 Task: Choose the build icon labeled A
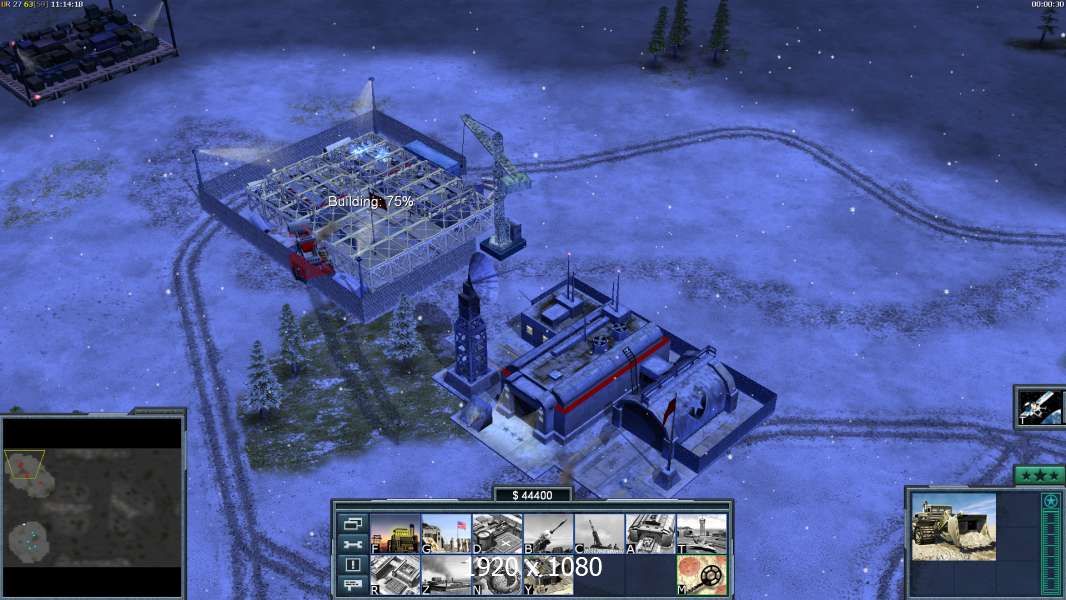[x=650, y=533]
